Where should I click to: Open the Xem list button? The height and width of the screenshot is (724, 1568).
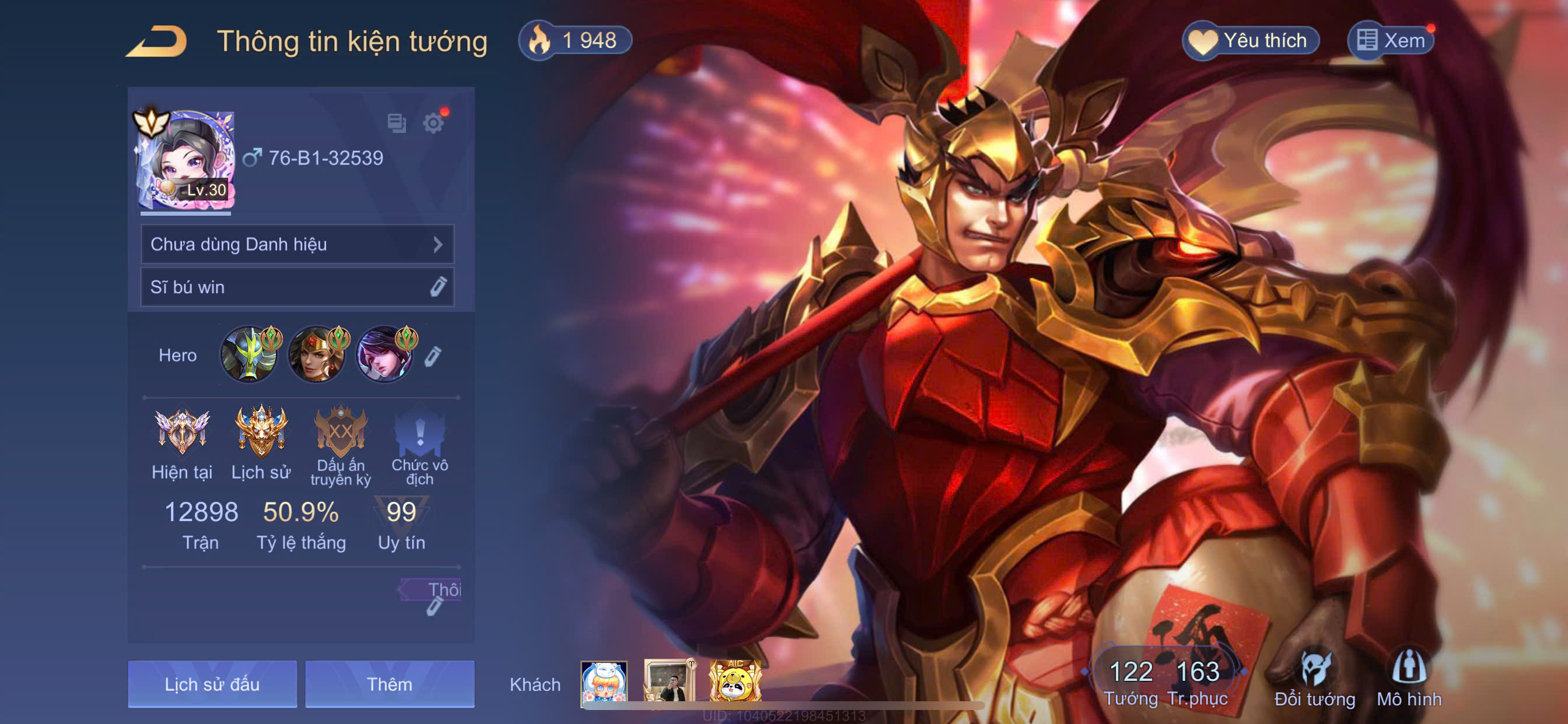[x=1391, y=41]
